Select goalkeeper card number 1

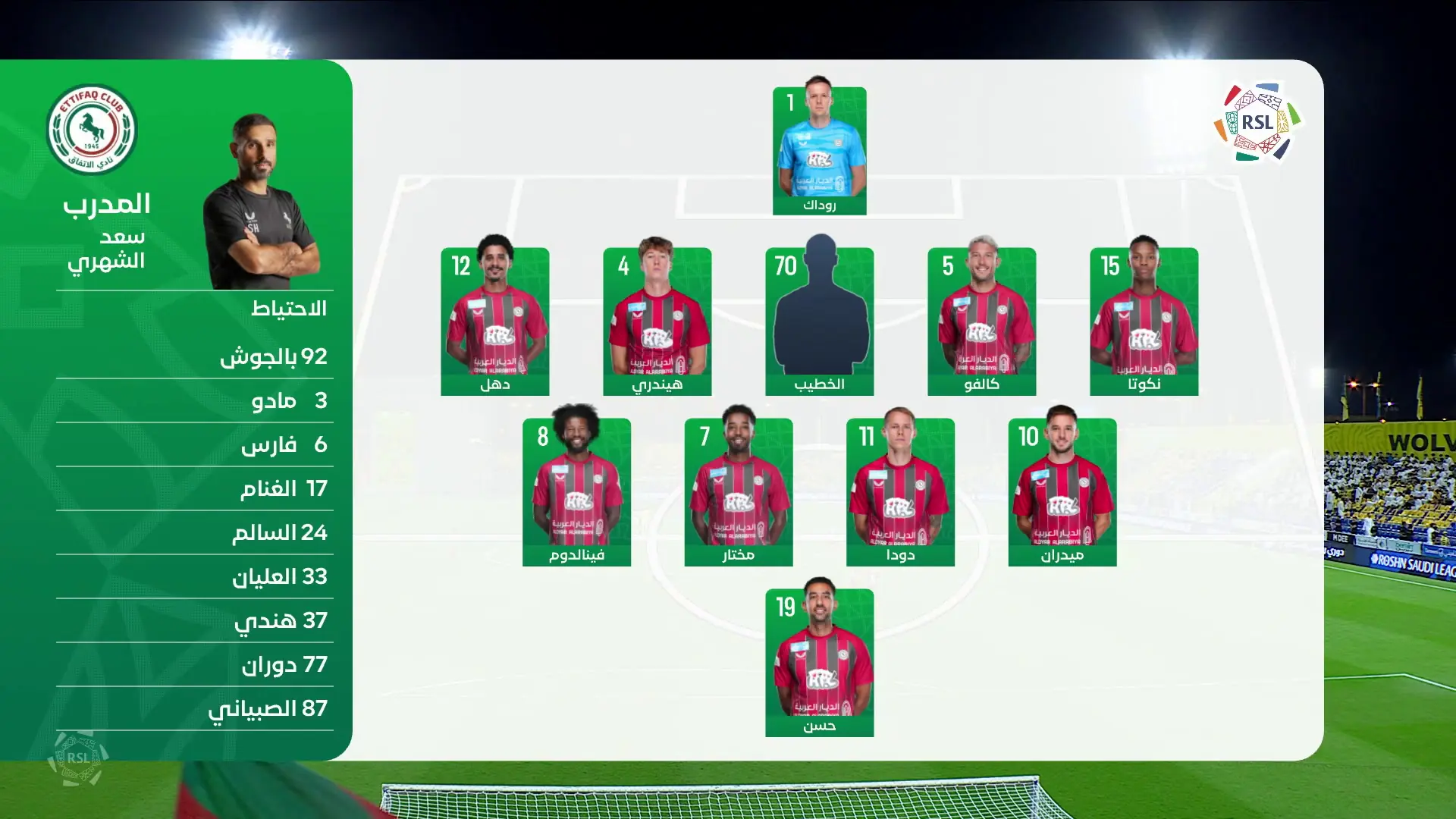tap(819, 150)
